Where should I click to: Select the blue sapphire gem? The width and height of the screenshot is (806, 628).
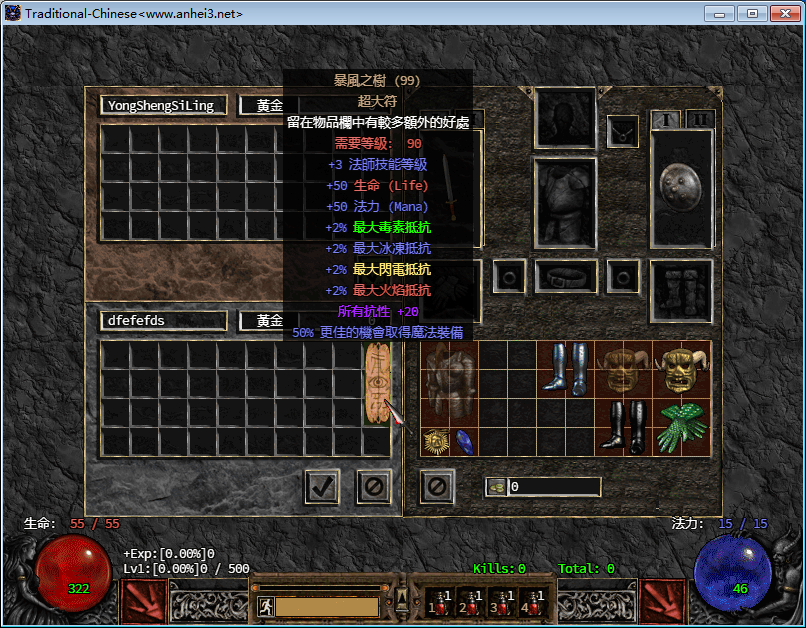click(x=464, y=441)
